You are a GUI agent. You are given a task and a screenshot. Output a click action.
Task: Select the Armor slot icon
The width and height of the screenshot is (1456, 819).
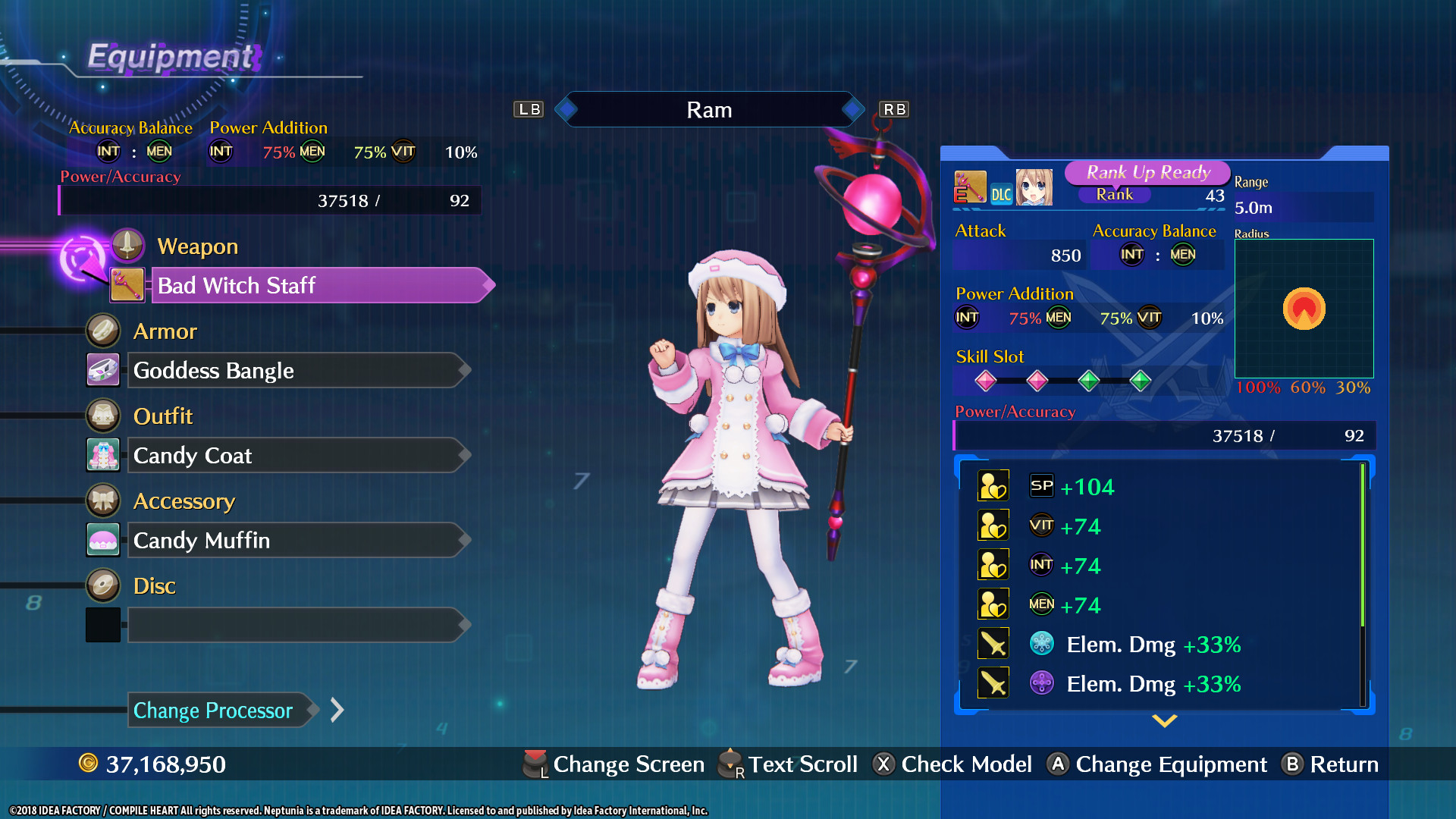coord(103,331)
